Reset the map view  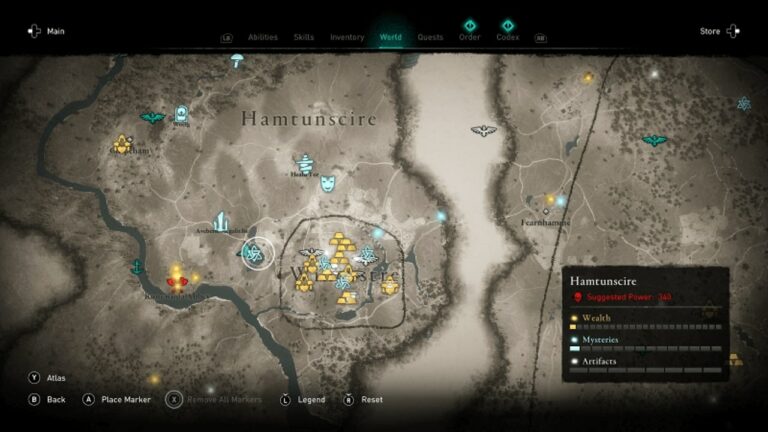click(x=371, y=399)
